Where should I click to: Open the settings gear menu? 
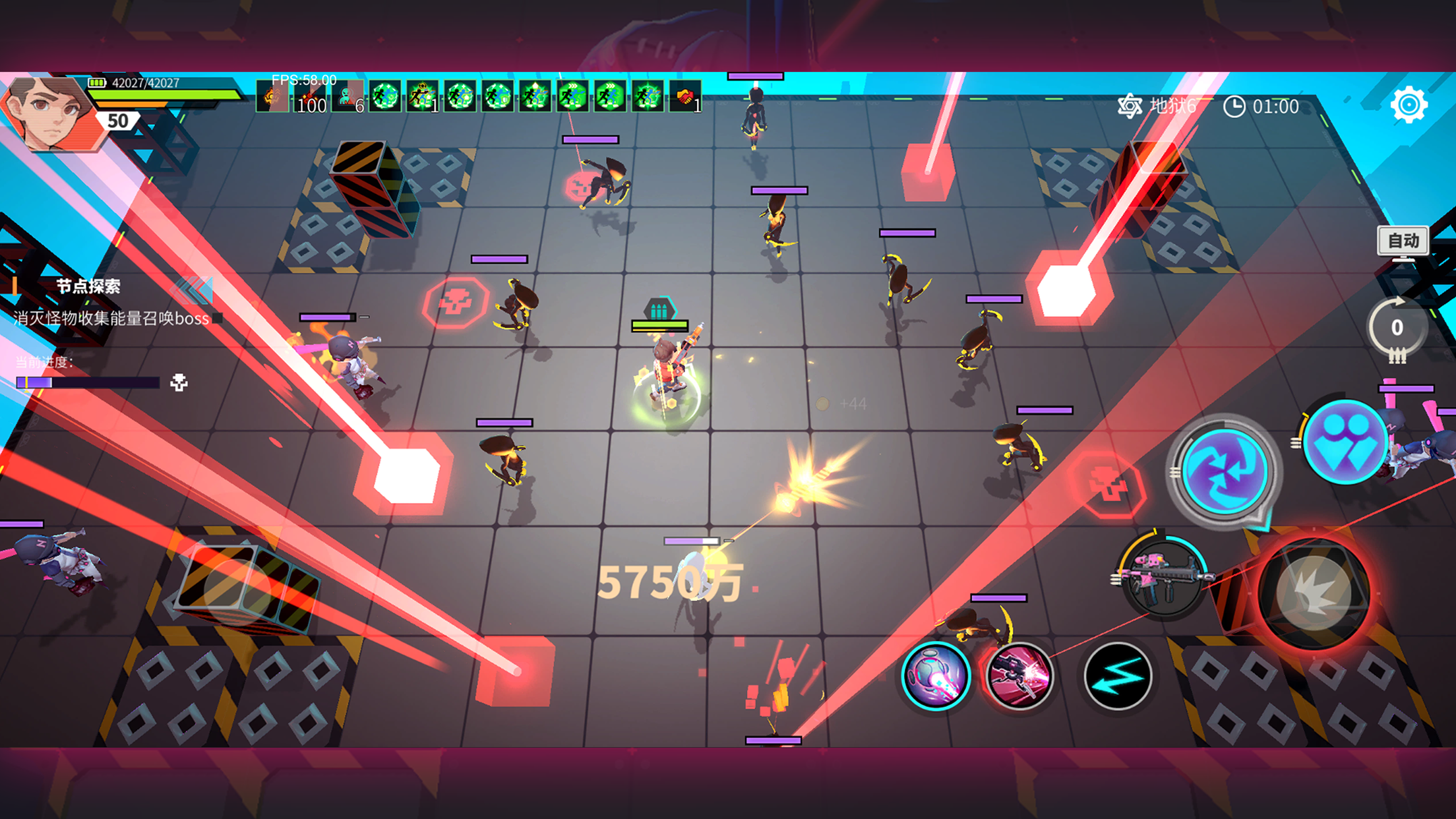tap(1409, 104)
